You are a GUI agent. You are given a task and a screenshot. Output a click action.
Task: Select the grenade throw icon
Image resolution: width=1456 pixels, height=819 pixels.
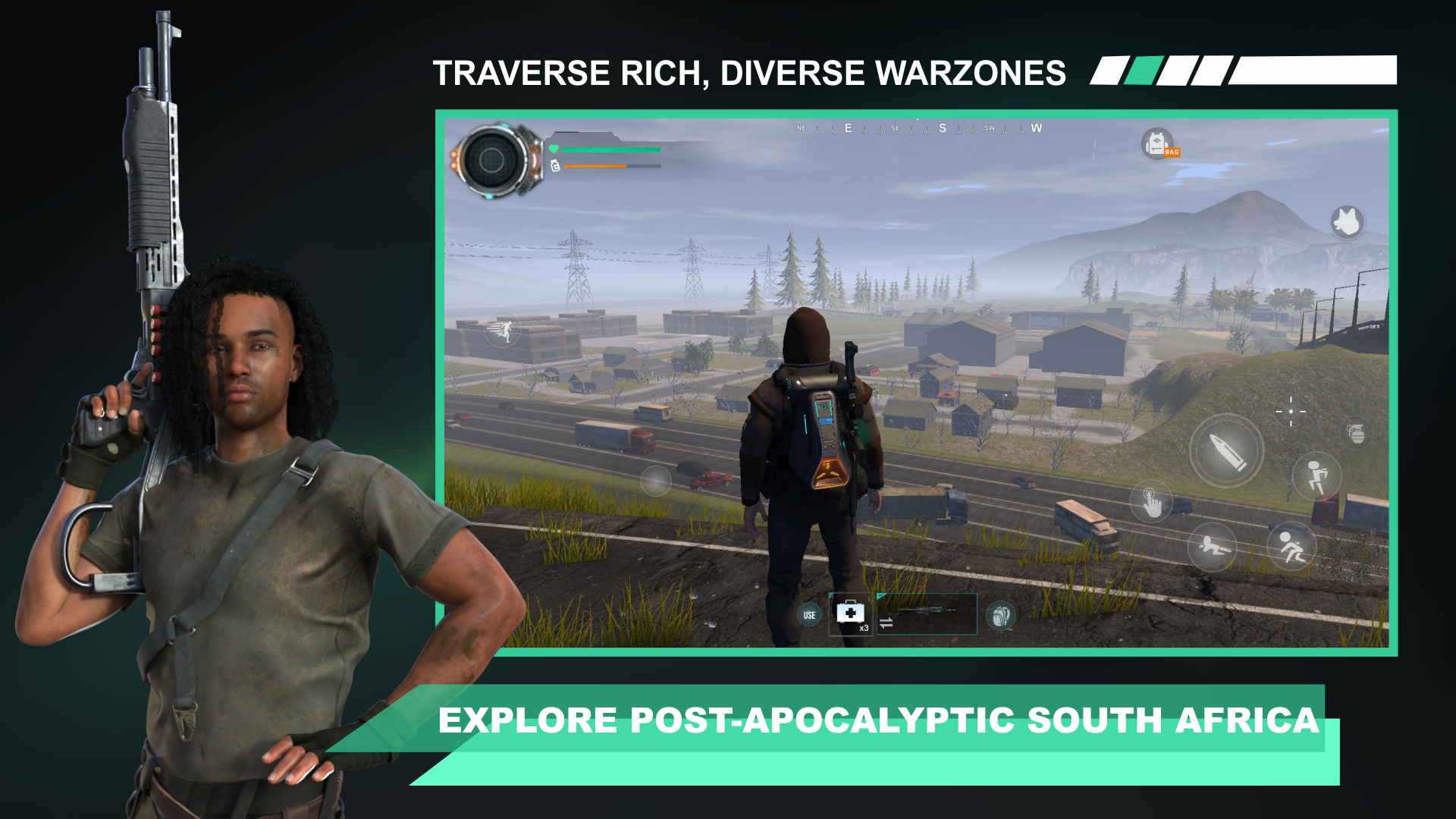(x=1357, y=434)
